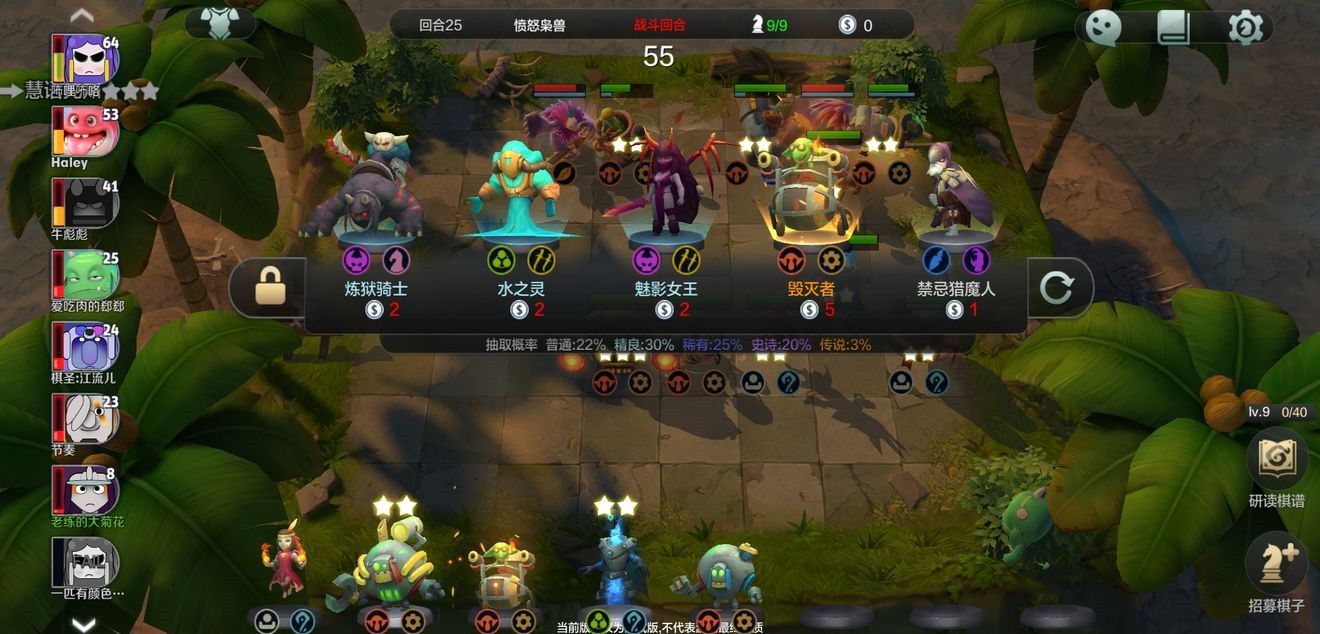Open the armor equipment panel
Image resolution: width=1320 pixels, height=634 pixels.
[x=219, y=22]
